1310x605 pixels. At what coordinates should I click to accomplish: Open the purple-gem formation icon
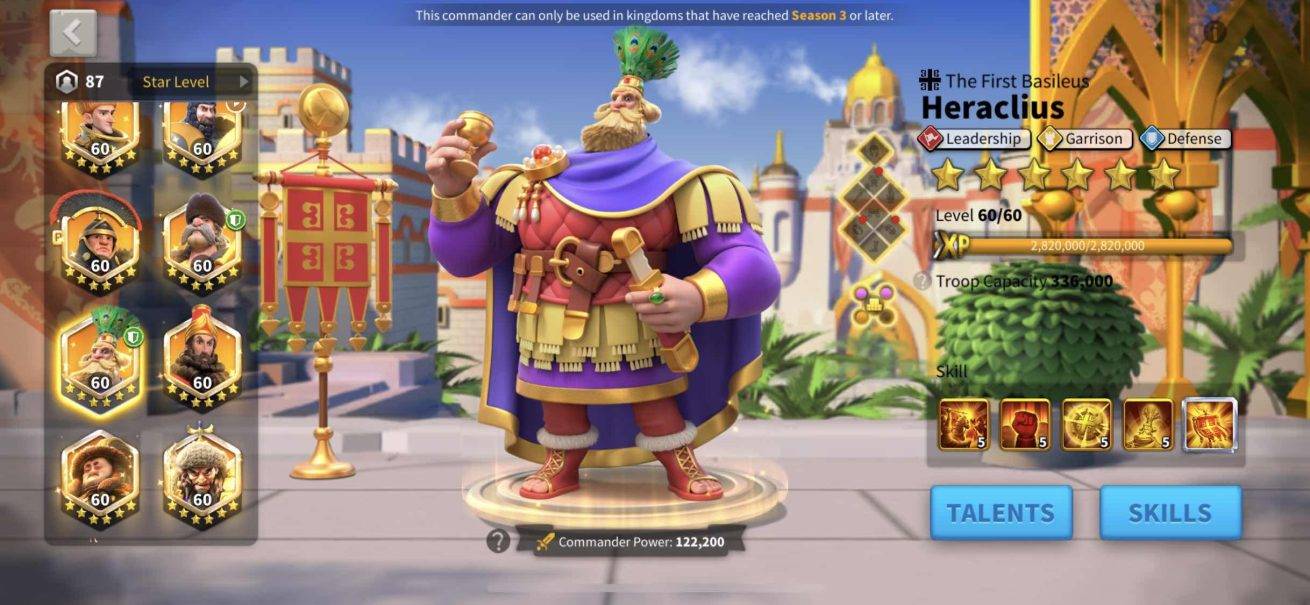pyautogui.click(x=875, y=303)
